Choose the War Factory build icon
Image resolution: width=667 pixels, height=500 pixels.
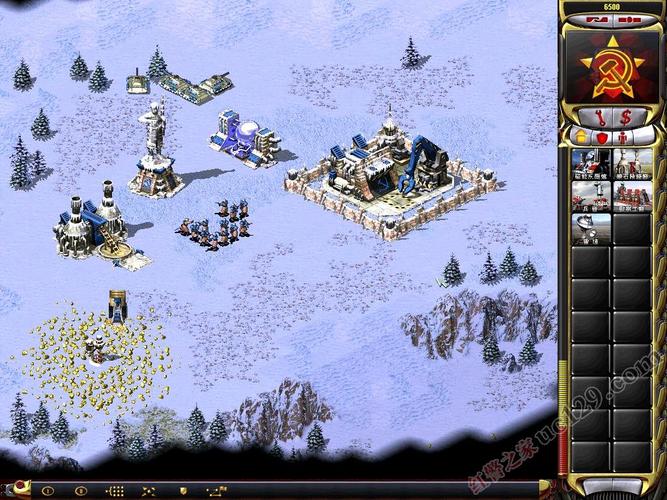click(x=632, y=197)
